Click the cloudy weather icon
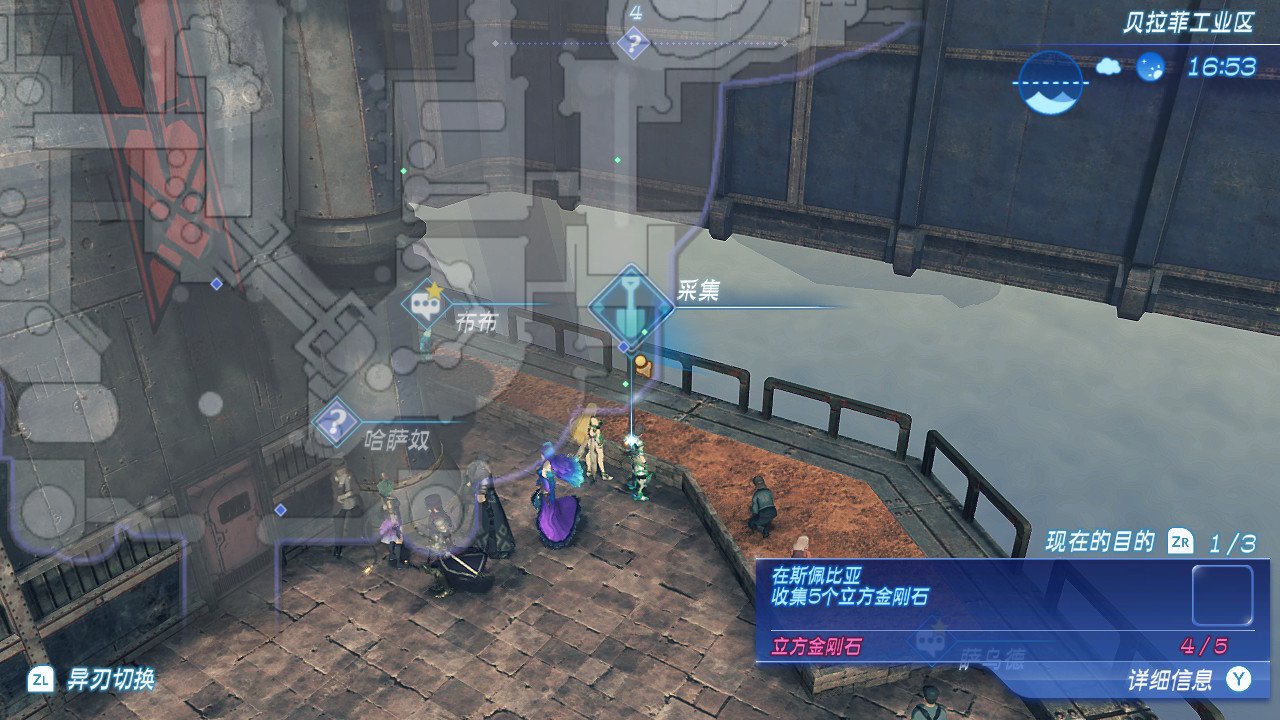 (x=1108, y=67)
